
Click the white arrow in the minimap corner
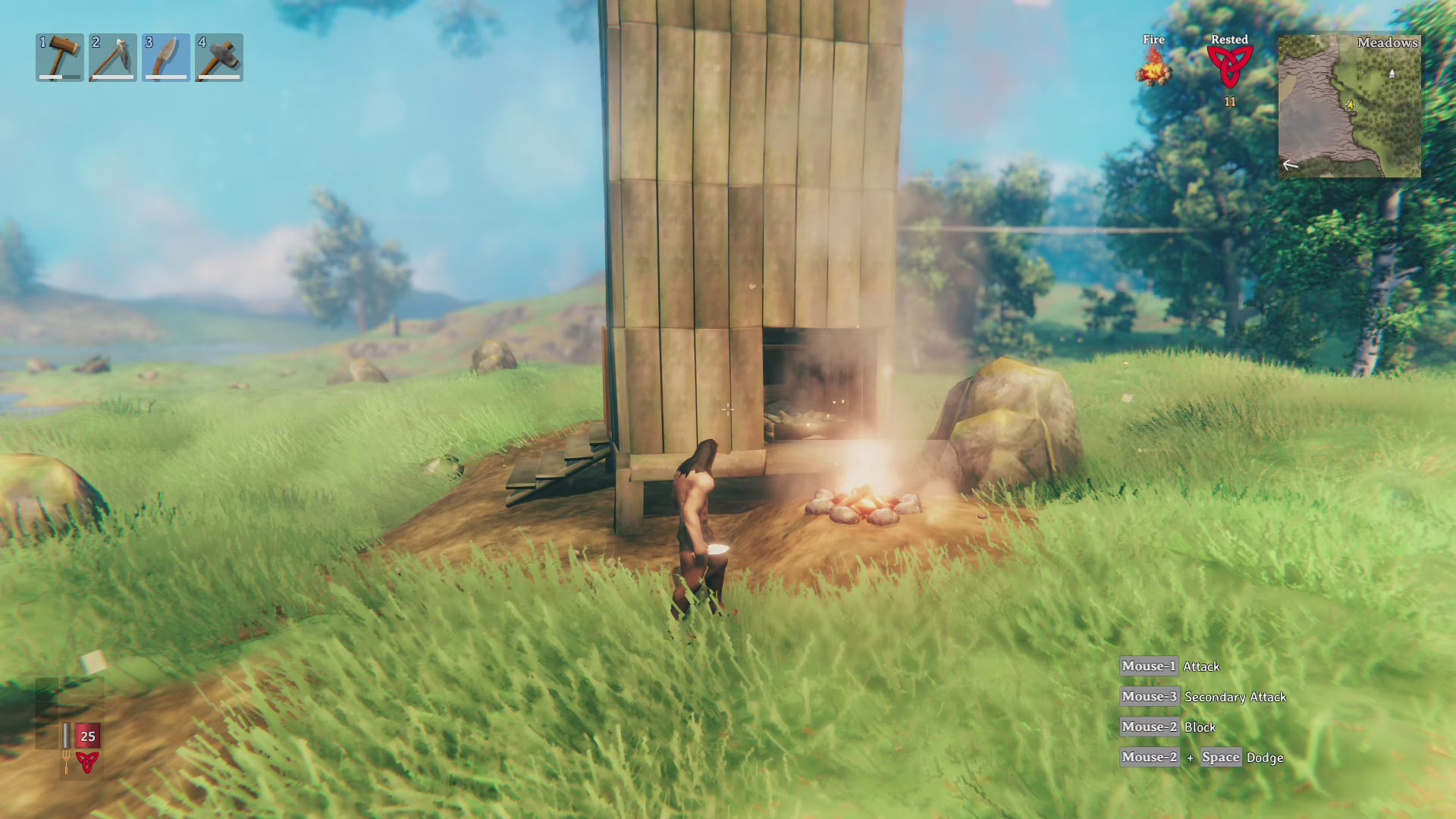1291,163
